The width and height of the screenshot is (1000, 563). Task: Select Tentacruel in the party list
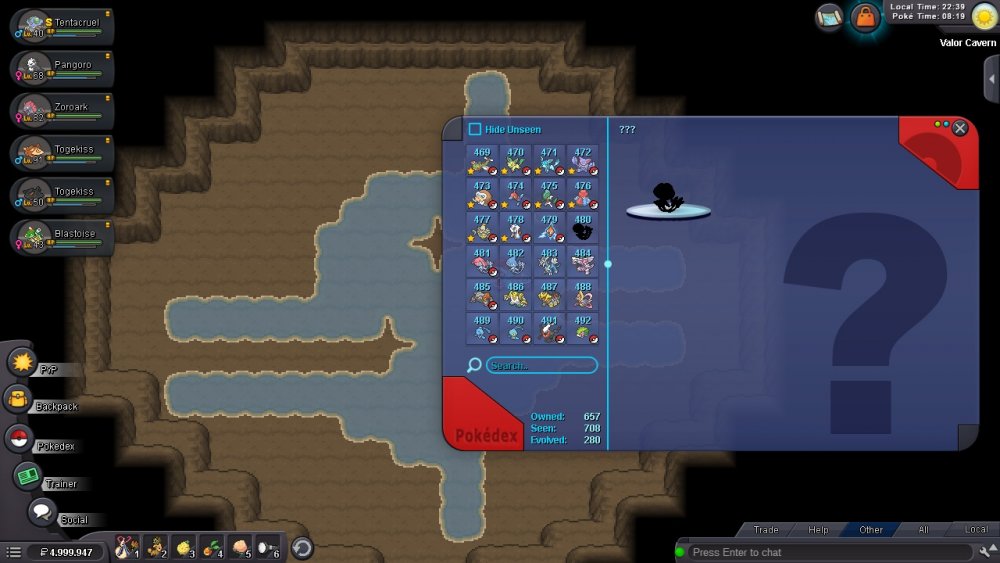(62, 27)
